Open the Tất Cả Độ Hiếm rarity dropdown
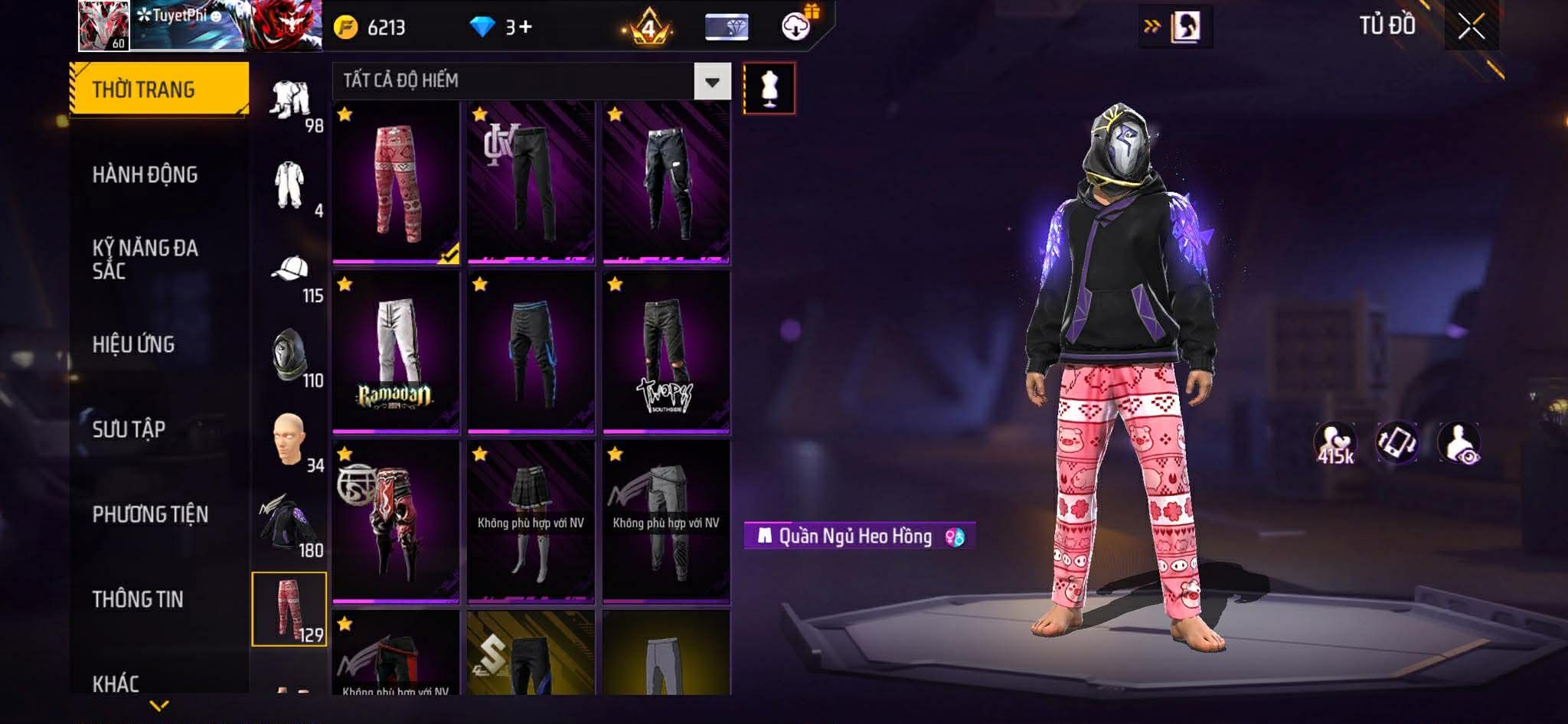The image size is (1568, 724). [x=712, y=82]
